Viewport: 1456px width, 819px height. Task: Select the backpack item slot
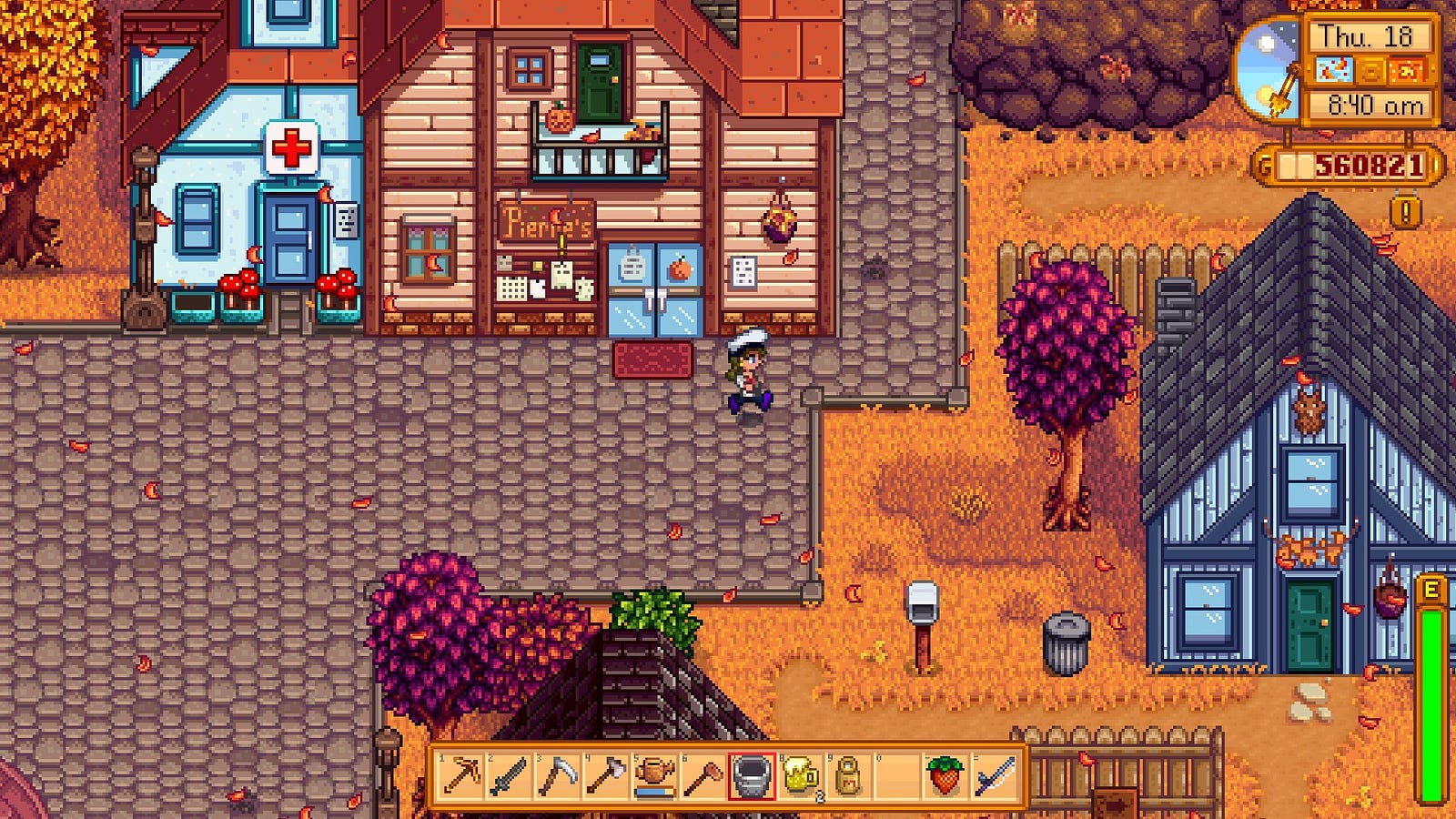[848, 776]
